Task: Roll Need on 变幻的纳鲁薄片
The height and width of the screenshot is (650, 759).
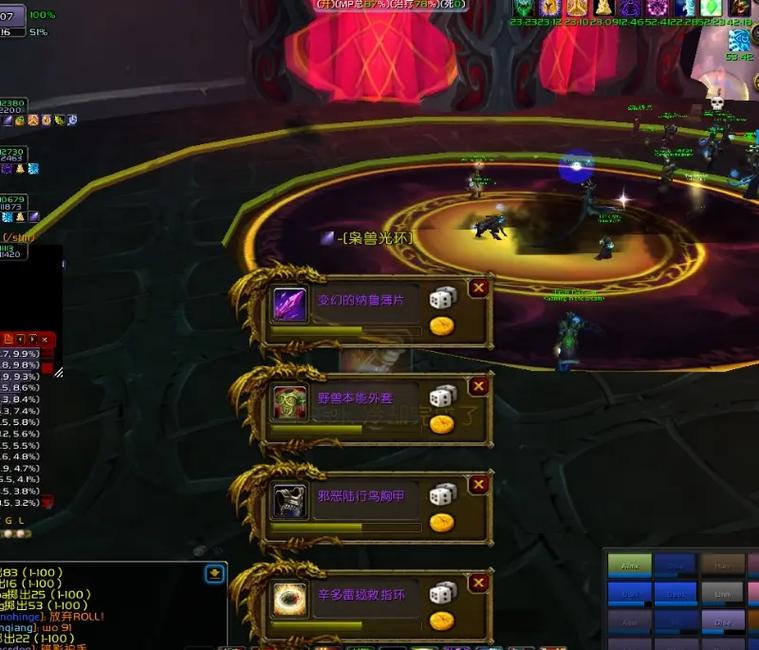Action: point(442,299)
